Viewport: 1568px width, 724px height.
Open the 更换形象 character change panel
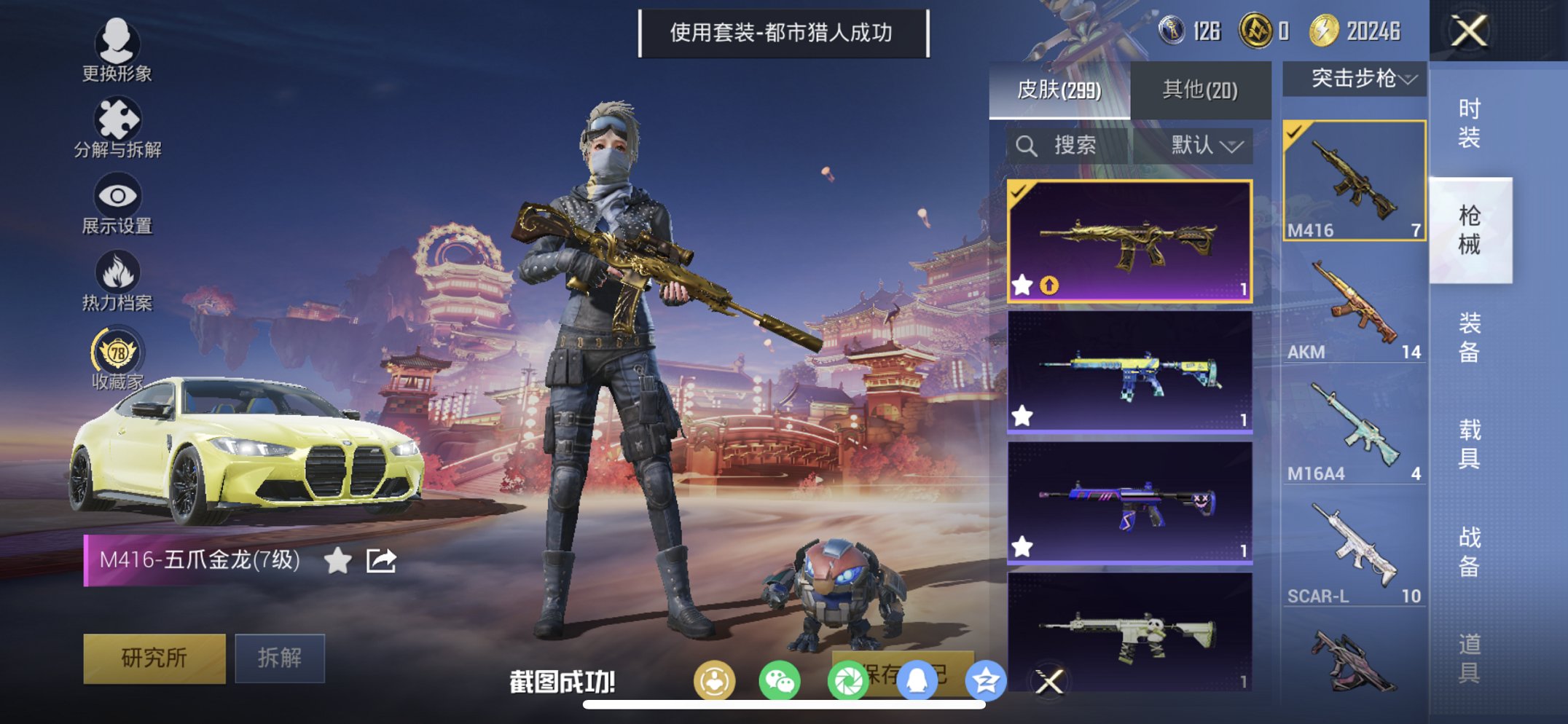(119, 46)
